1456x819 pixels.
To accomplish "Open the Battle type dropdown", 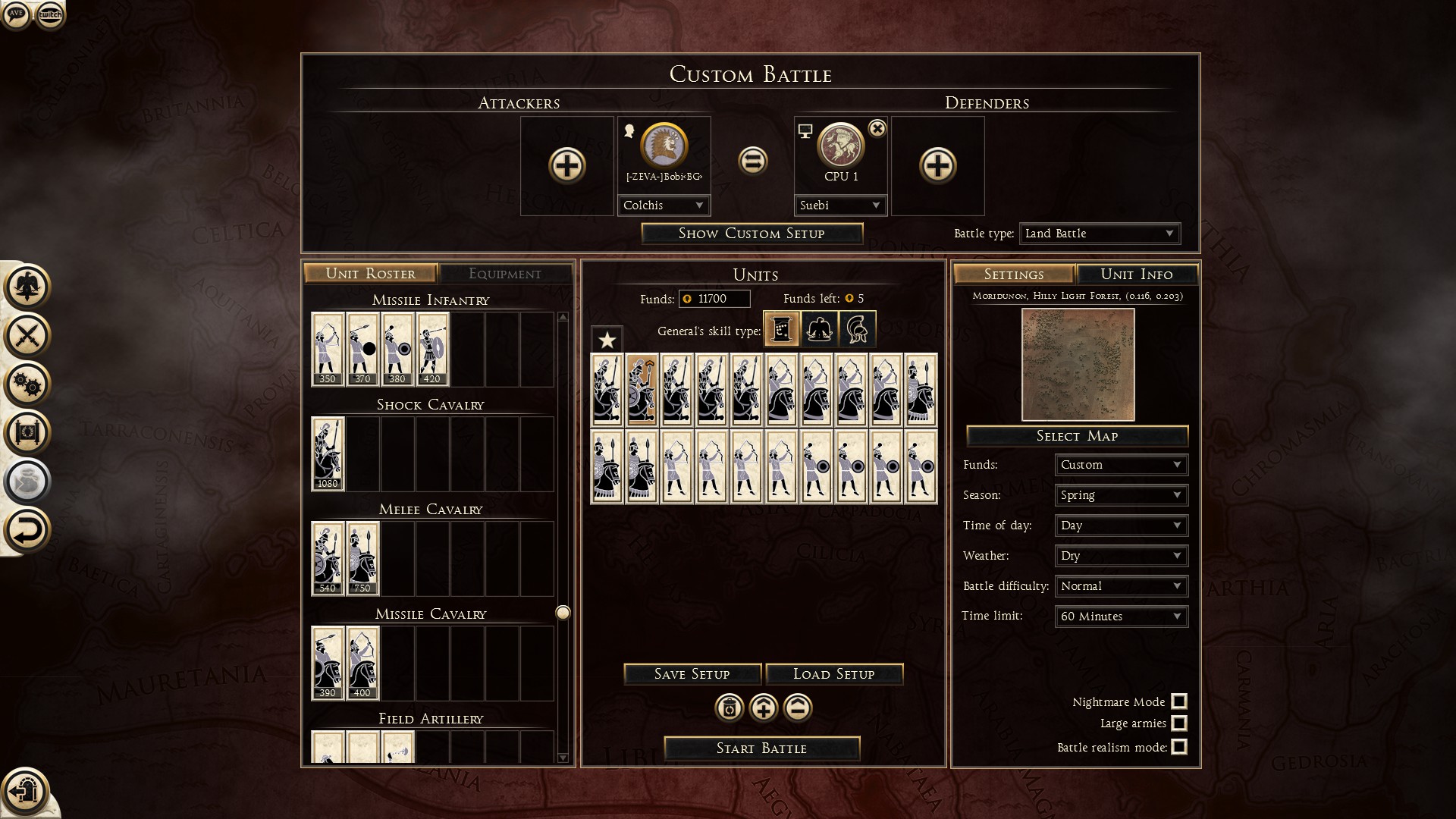I will 1099,234.
